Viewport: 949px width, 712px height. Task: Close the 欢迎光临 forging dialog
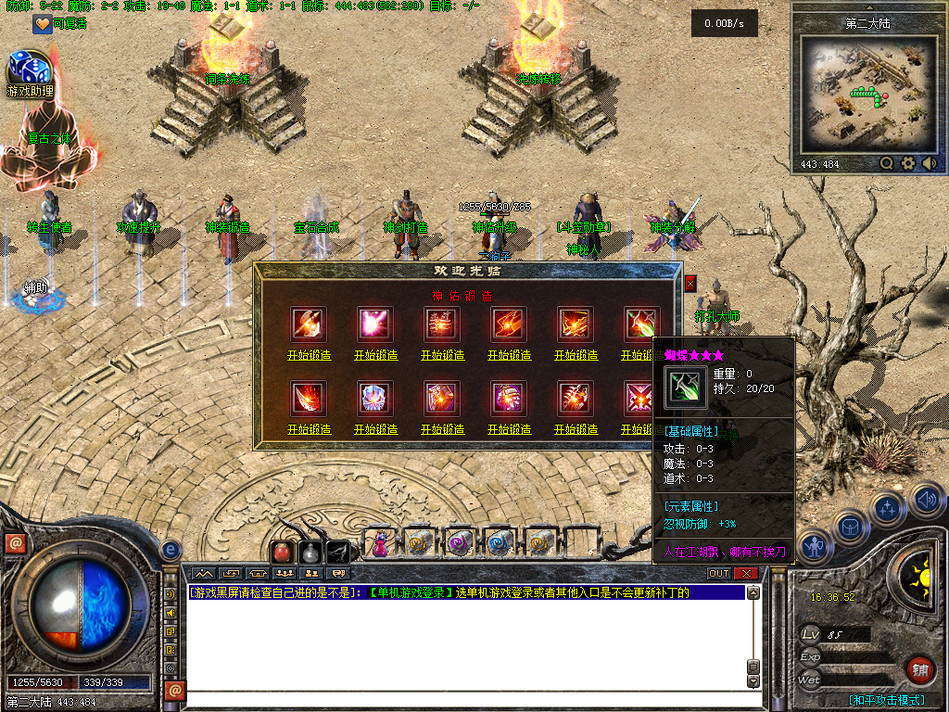690,283
